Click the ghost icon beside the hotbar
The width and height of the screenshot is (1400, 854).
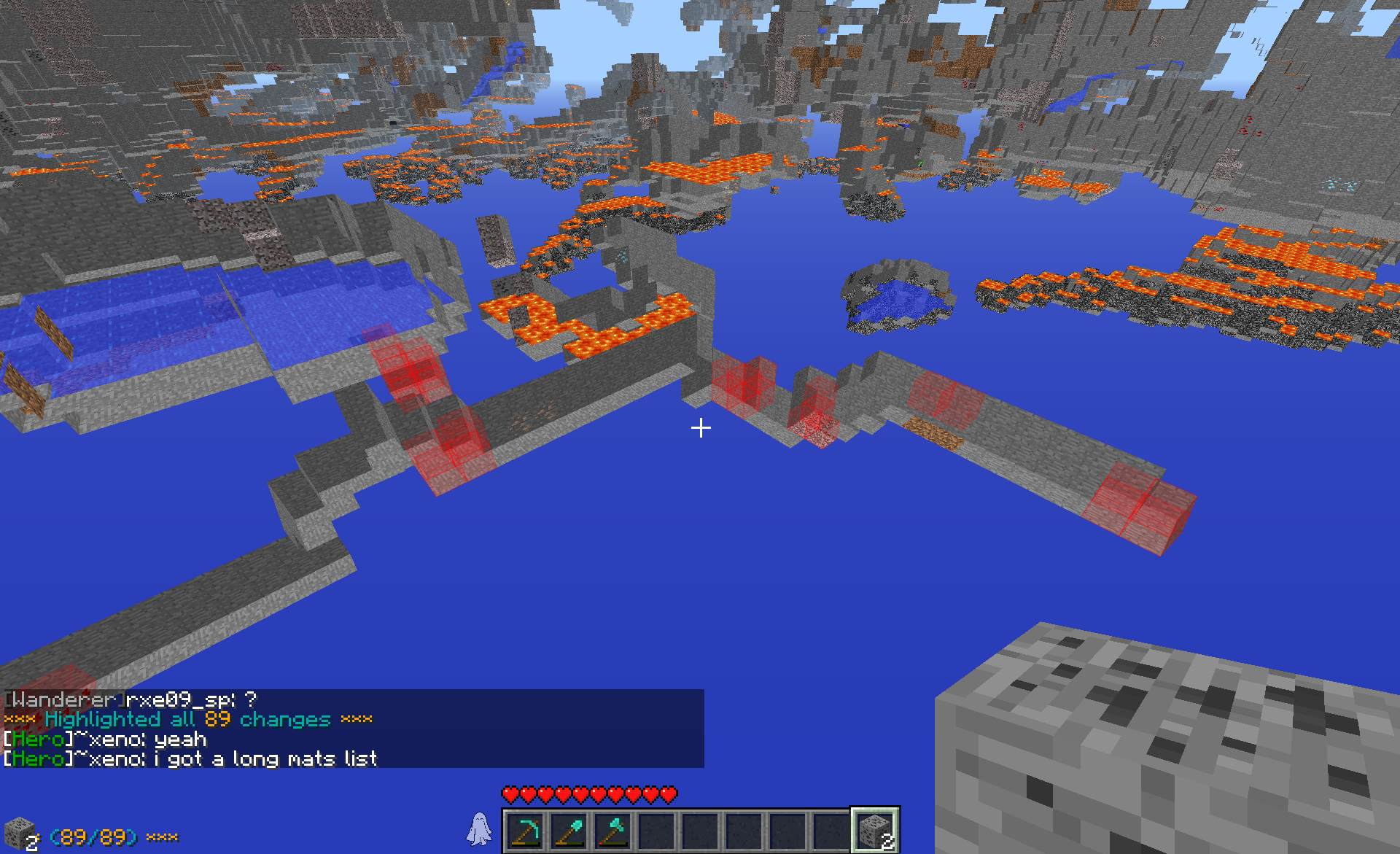[479, 829]
